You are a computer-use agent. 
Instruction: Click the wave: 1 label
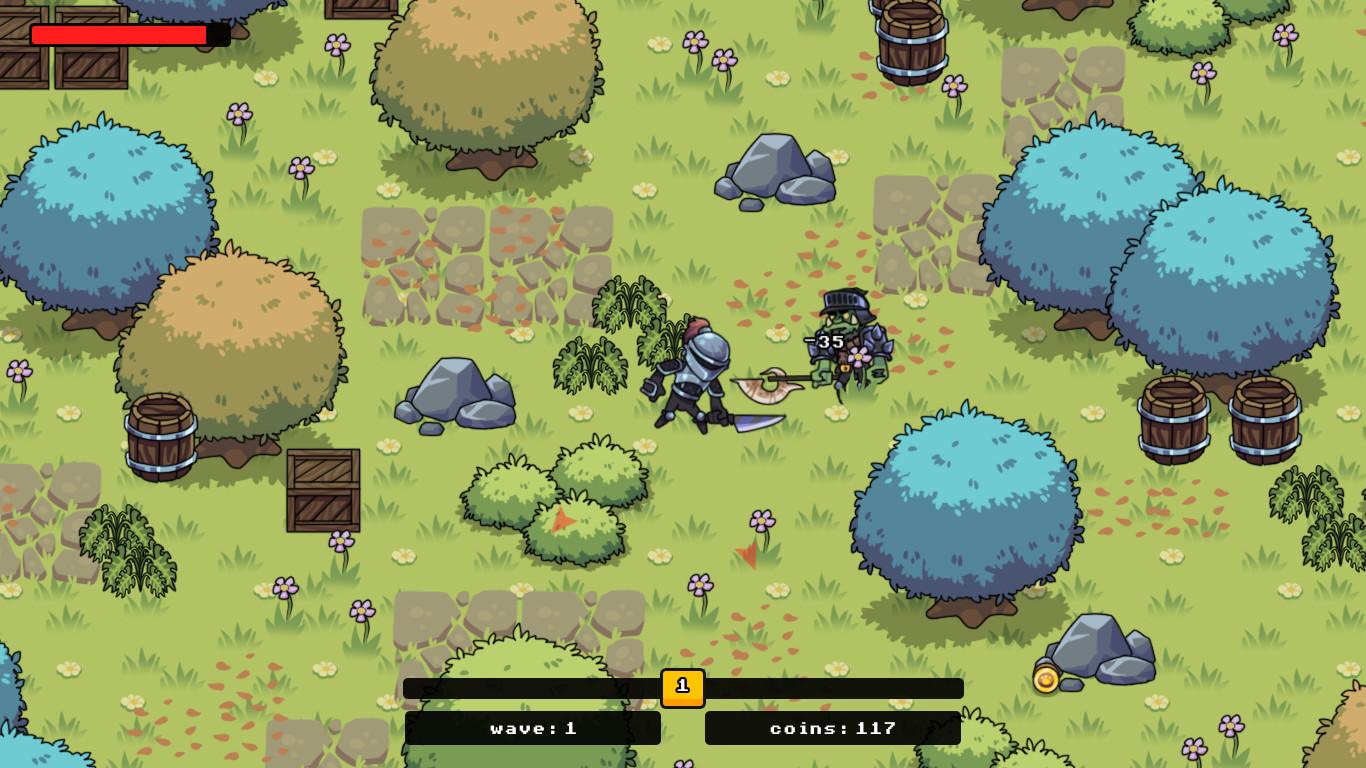533,729
